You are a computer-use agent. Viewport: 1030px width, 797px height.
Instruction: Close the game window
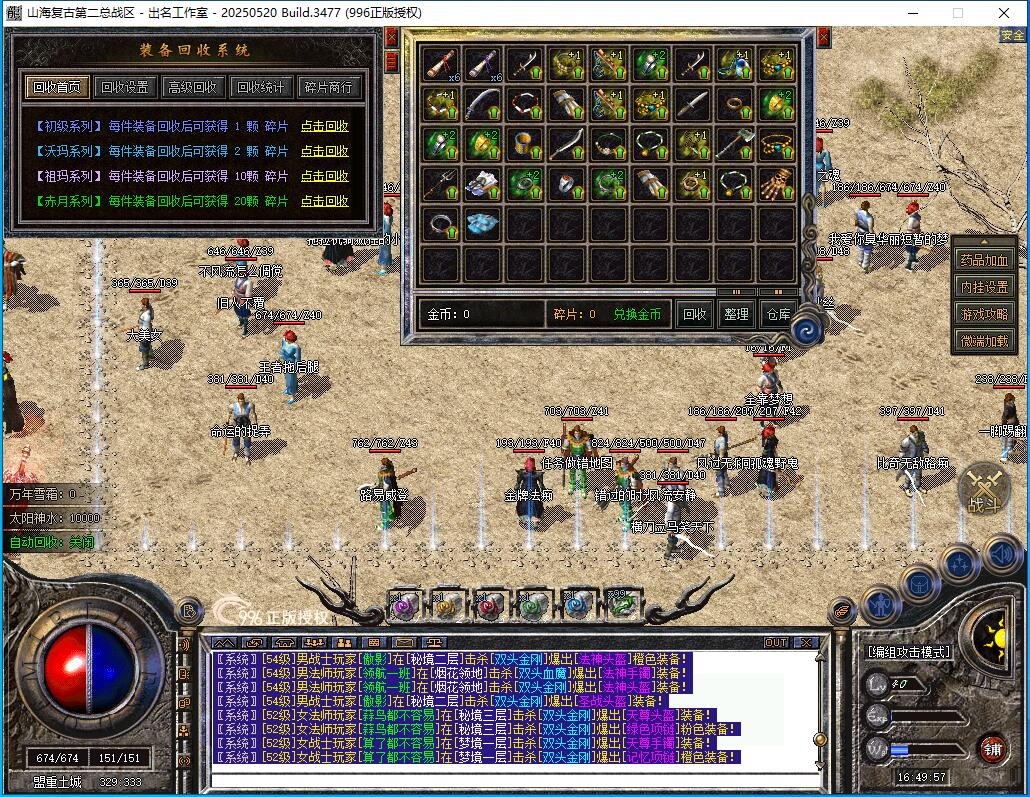[1003, 13]
